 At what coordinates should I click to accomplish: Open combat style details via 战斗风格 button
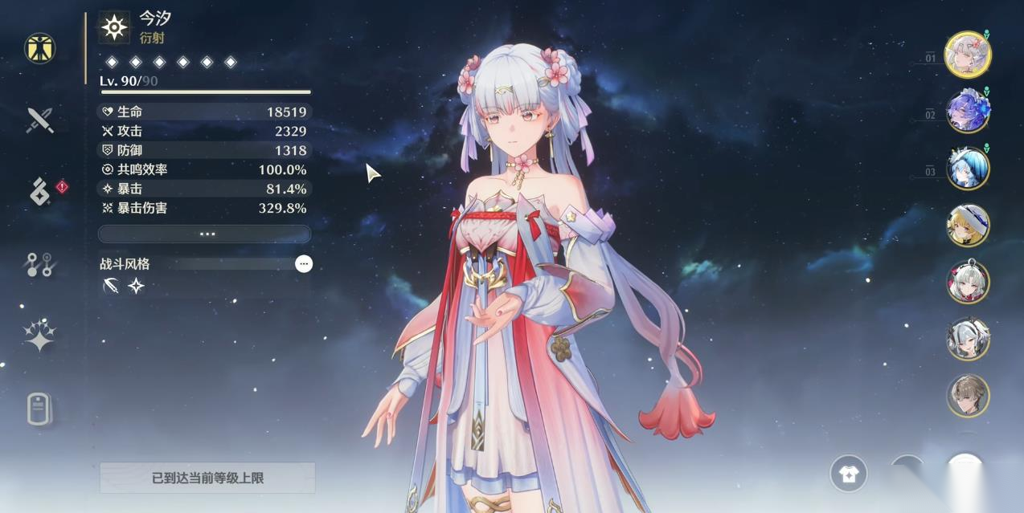[x=304, y=264]
